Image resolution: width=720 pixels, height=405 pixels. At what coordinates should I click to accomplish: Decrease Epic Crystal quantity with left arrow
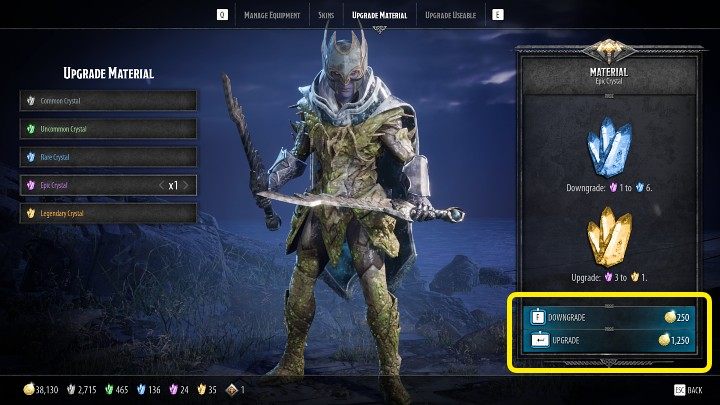point(162,185)
